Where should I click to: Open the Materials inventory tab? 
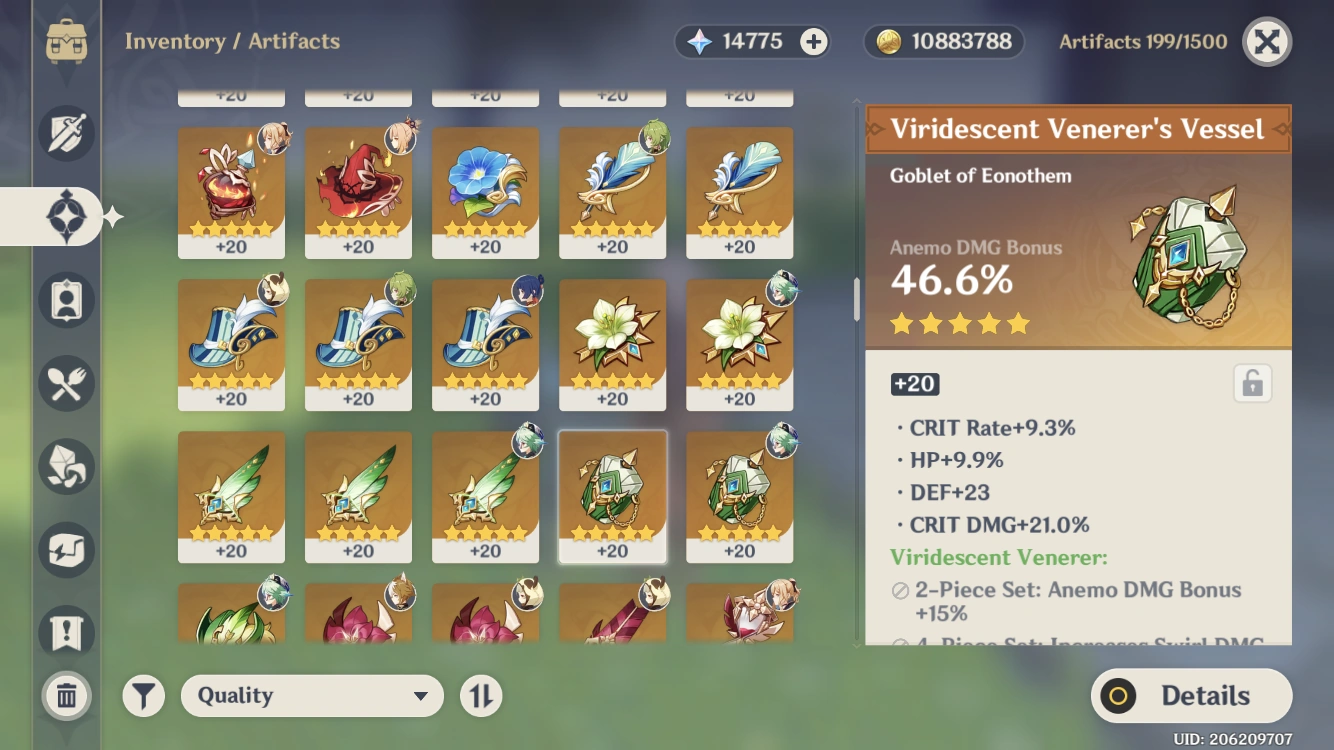65,466
